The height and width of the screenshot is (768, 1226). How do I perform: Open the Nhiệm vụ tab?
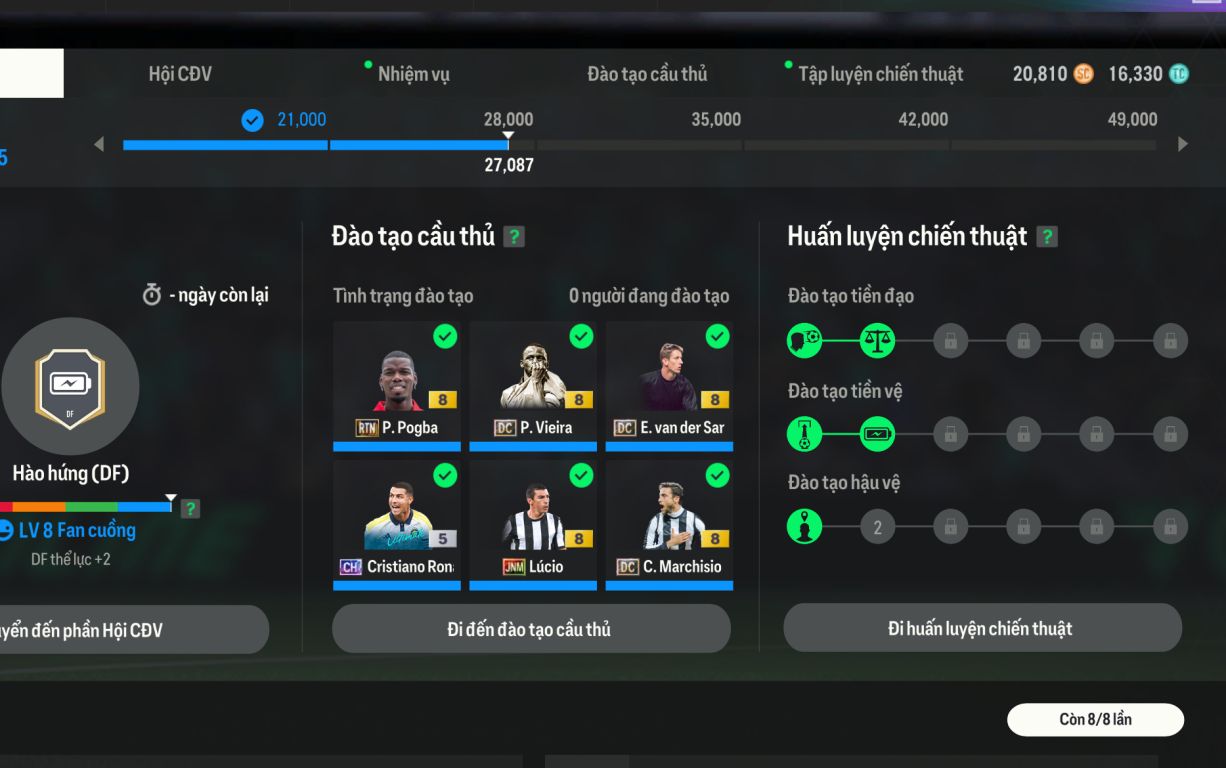click(413, 74)
